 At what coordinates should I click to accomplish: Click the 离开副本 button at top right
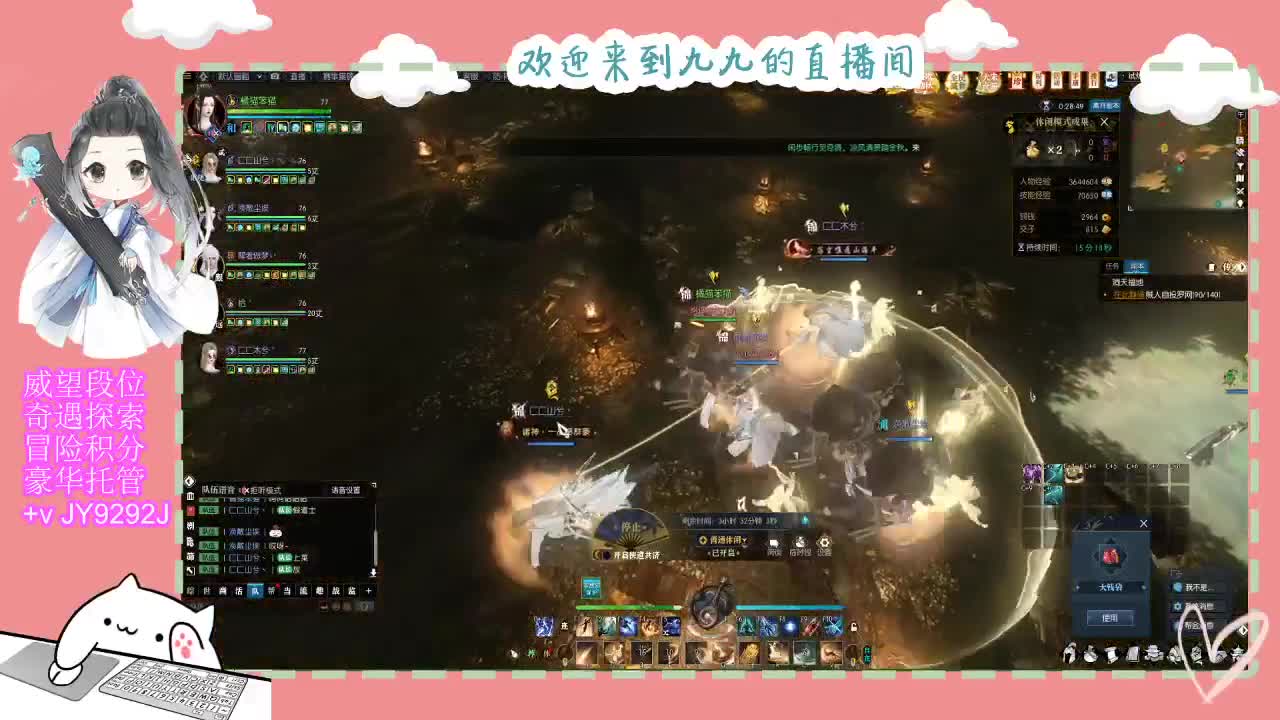[x=1107, y=105]
